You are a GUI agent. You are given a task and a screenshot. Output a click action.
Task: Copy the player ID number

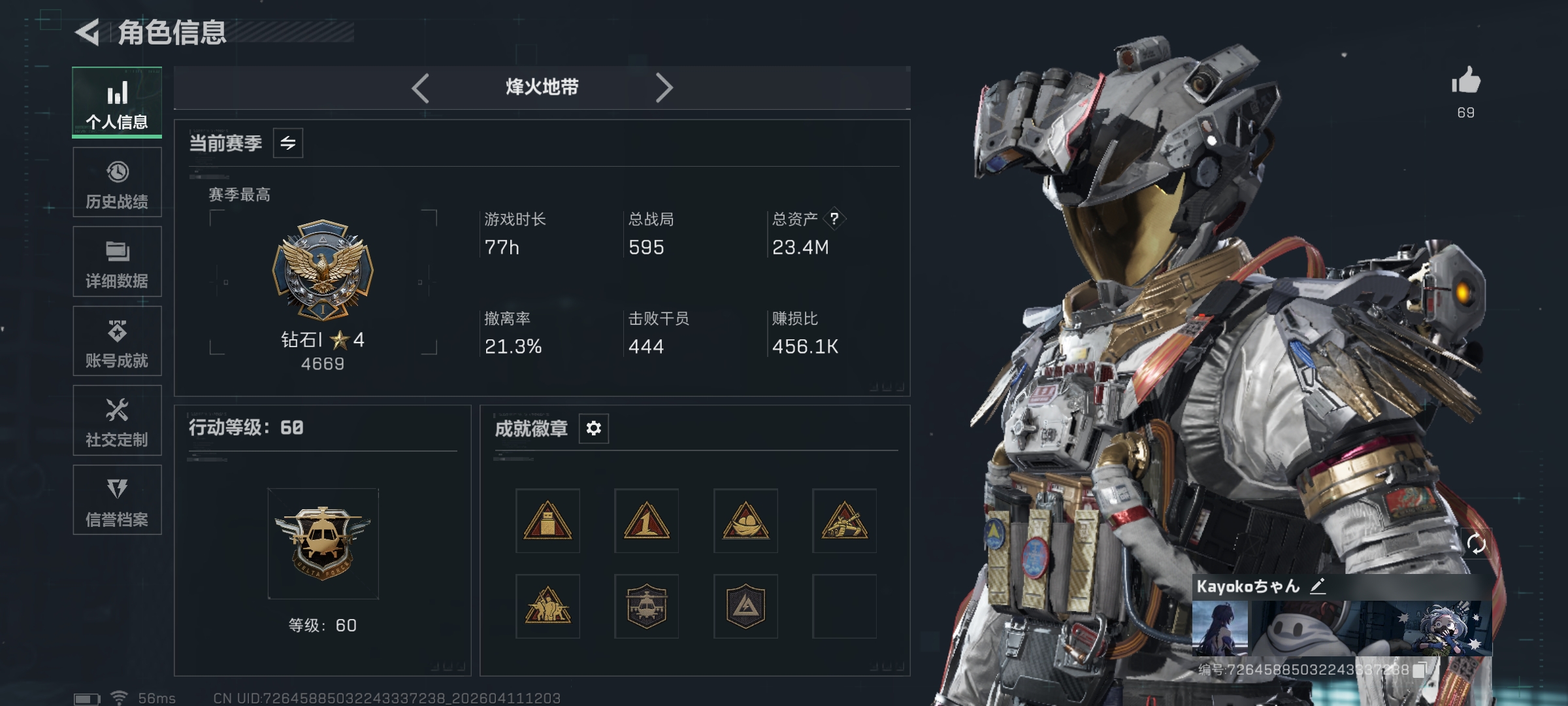[1419, 670]
